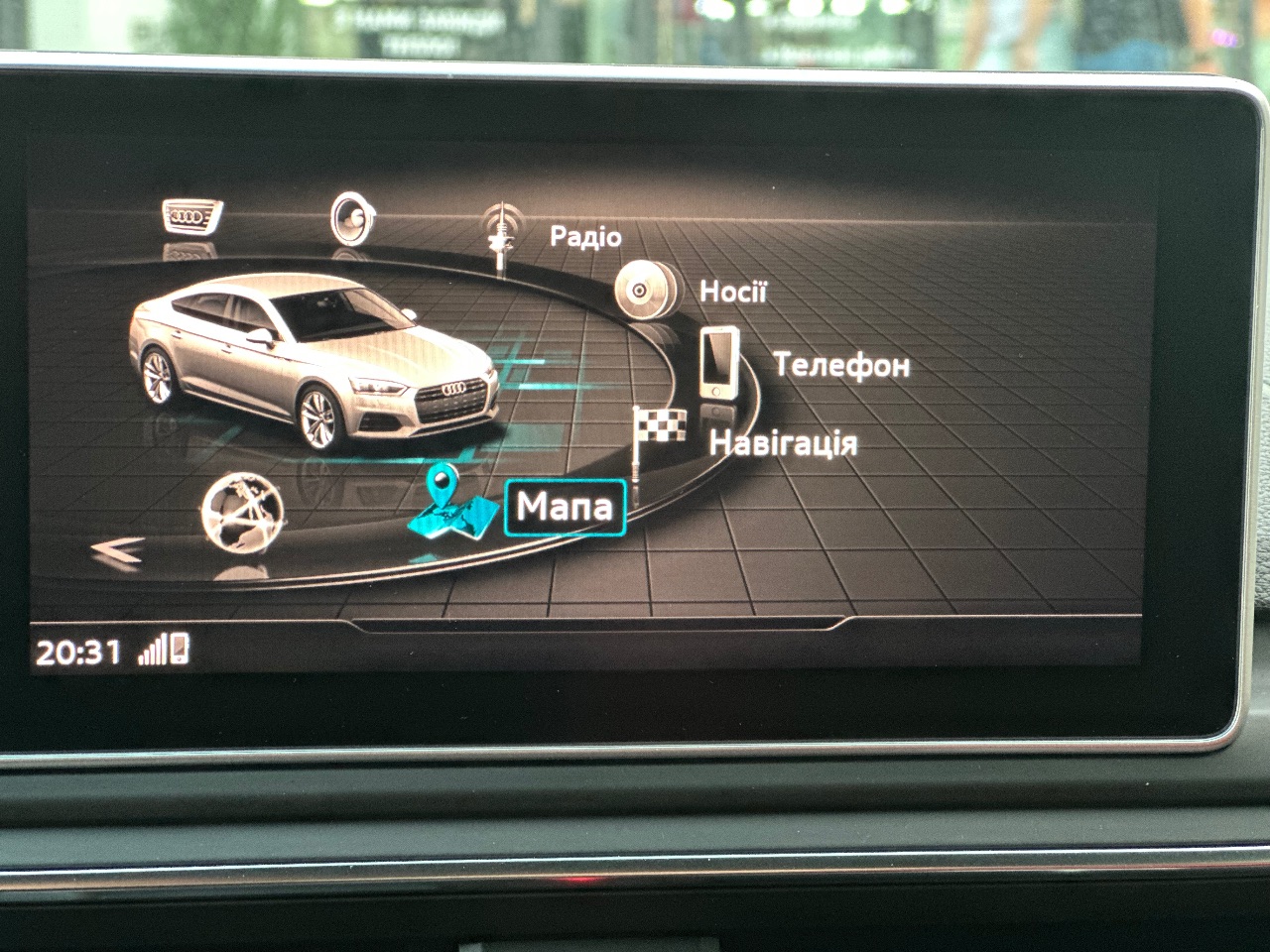Open Навігація from the carousel
The height and width of the screenshot is (952, 1270).
[785, 443]
